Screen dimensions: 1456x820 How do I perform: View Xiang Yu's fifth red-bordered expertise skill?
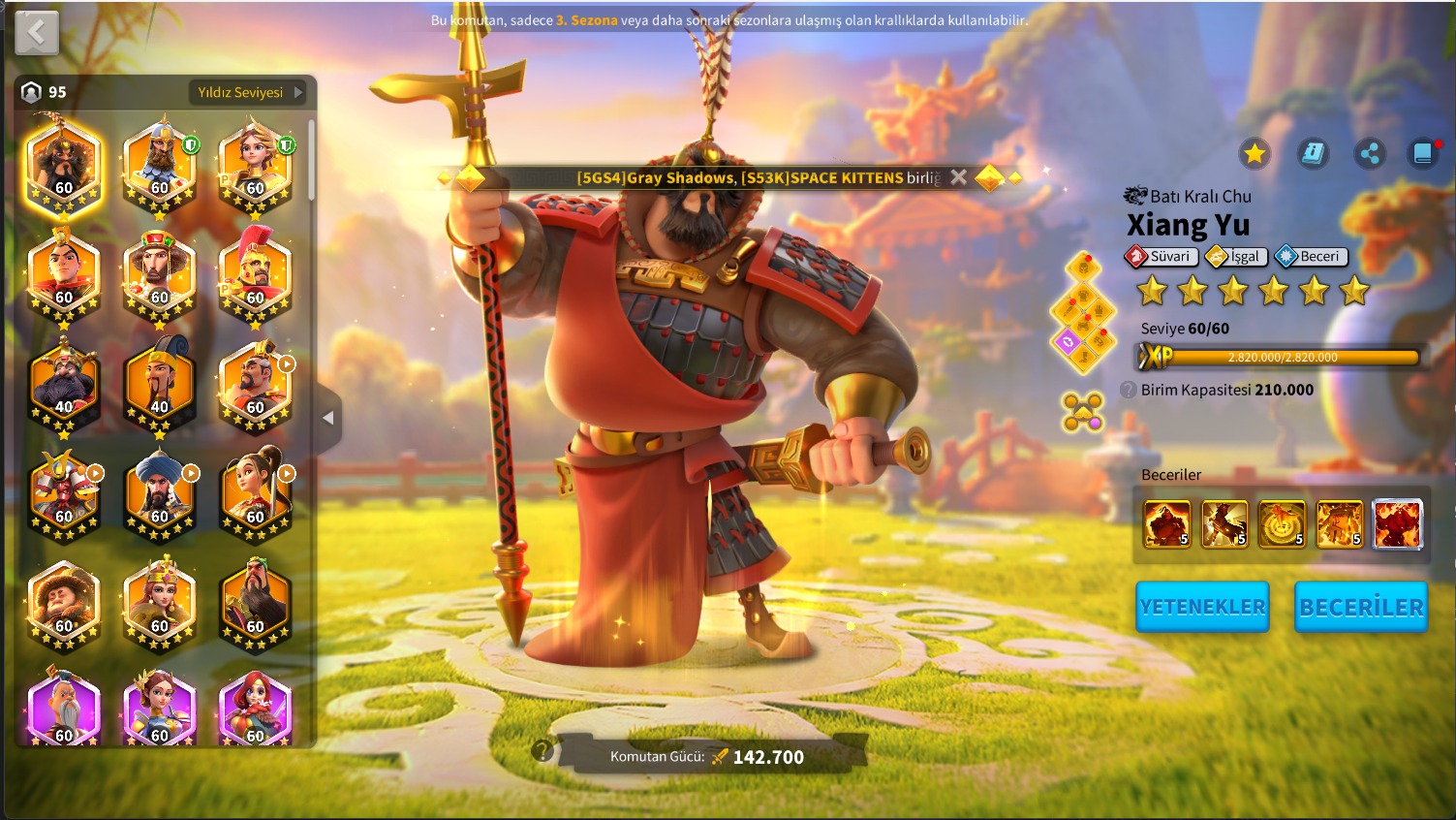click(x=1397, y=524)
